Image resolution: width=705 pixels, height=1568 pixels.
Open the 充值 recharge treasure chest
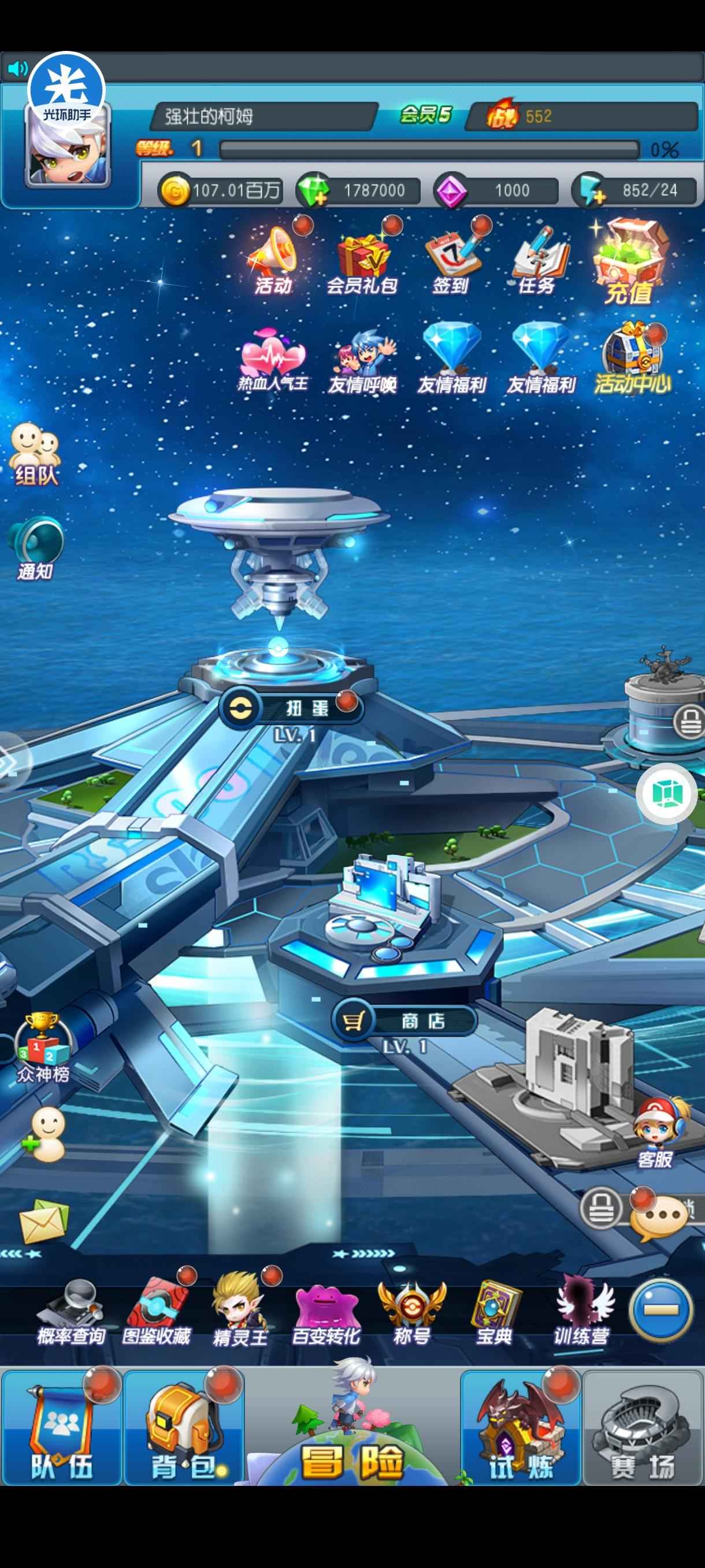coord(629,263)
